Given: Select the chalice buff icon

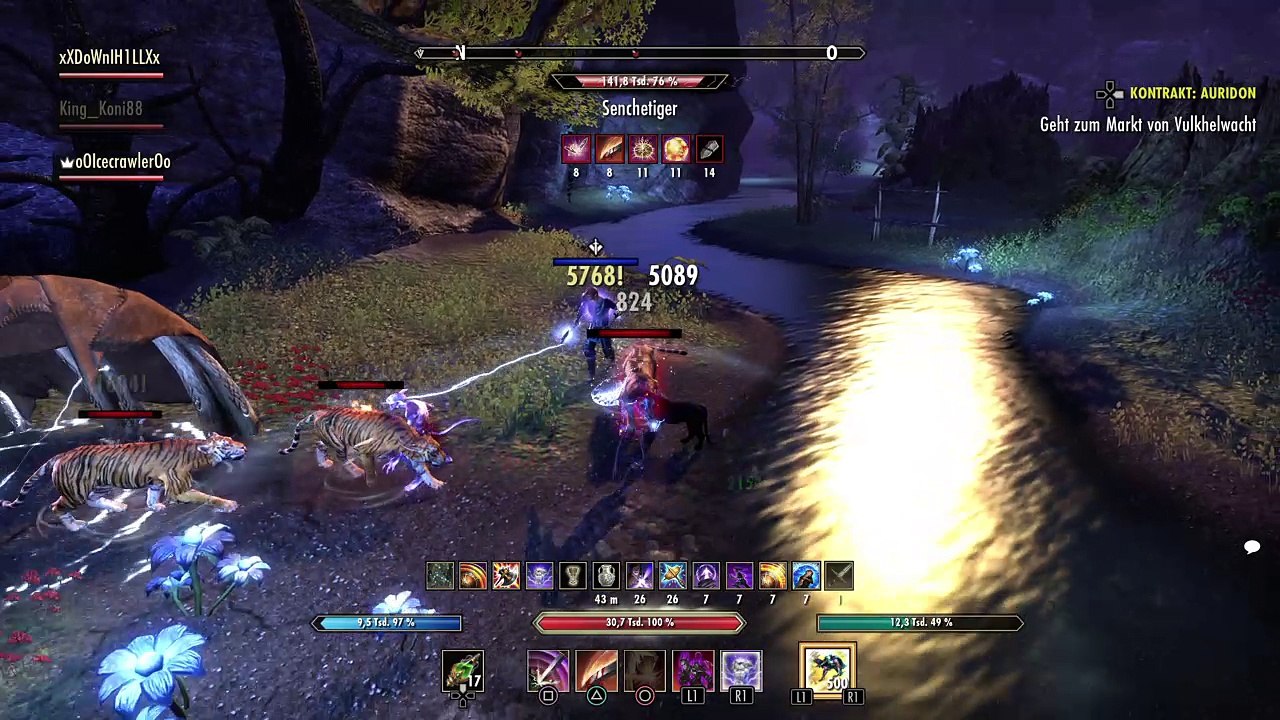Looking at the screenshot, I should pyautogui.click(x=573, y=575).
